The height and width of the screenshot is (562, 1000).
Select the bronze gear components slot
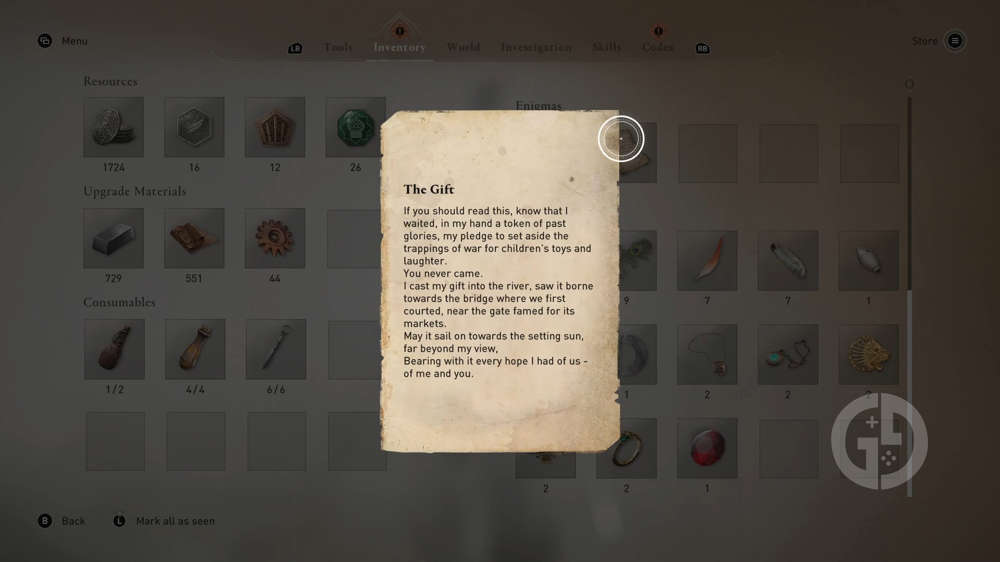(275, 238)
